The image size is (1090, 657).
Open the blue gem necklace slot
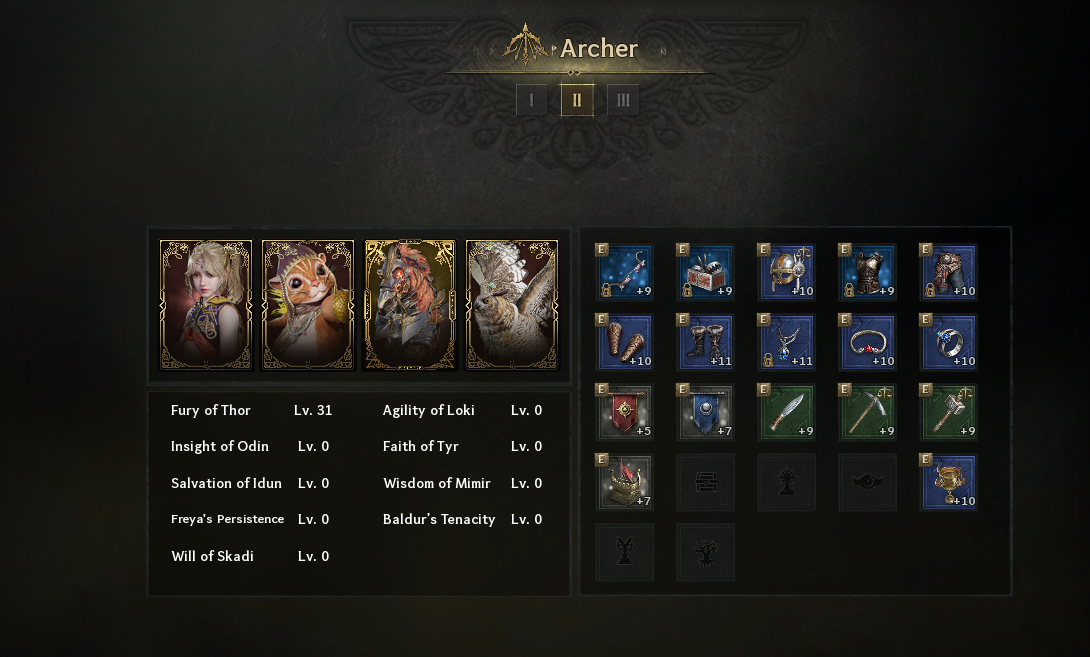click(x=787, y=343)
